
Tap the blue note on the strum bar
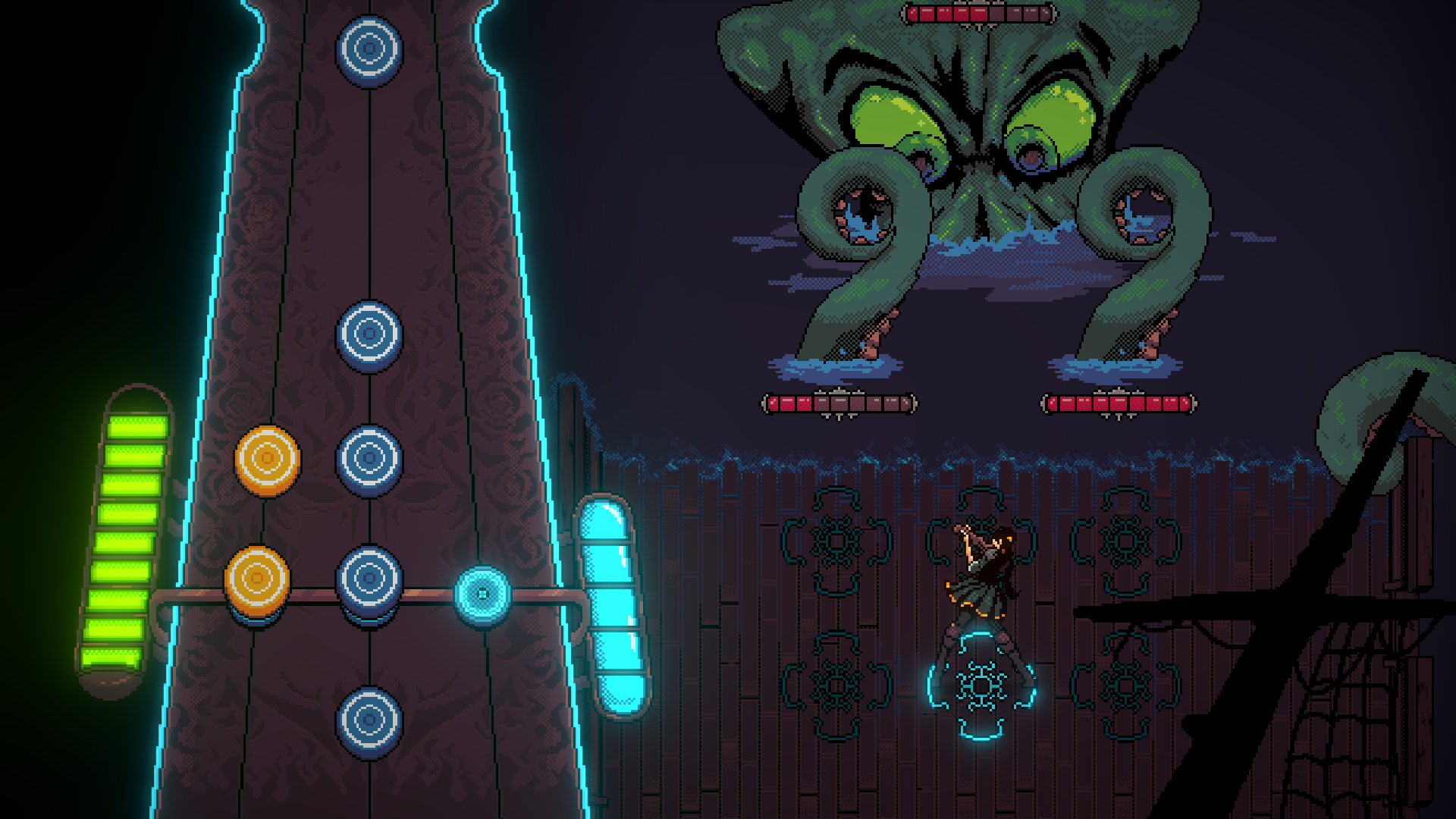click(369, 580)
